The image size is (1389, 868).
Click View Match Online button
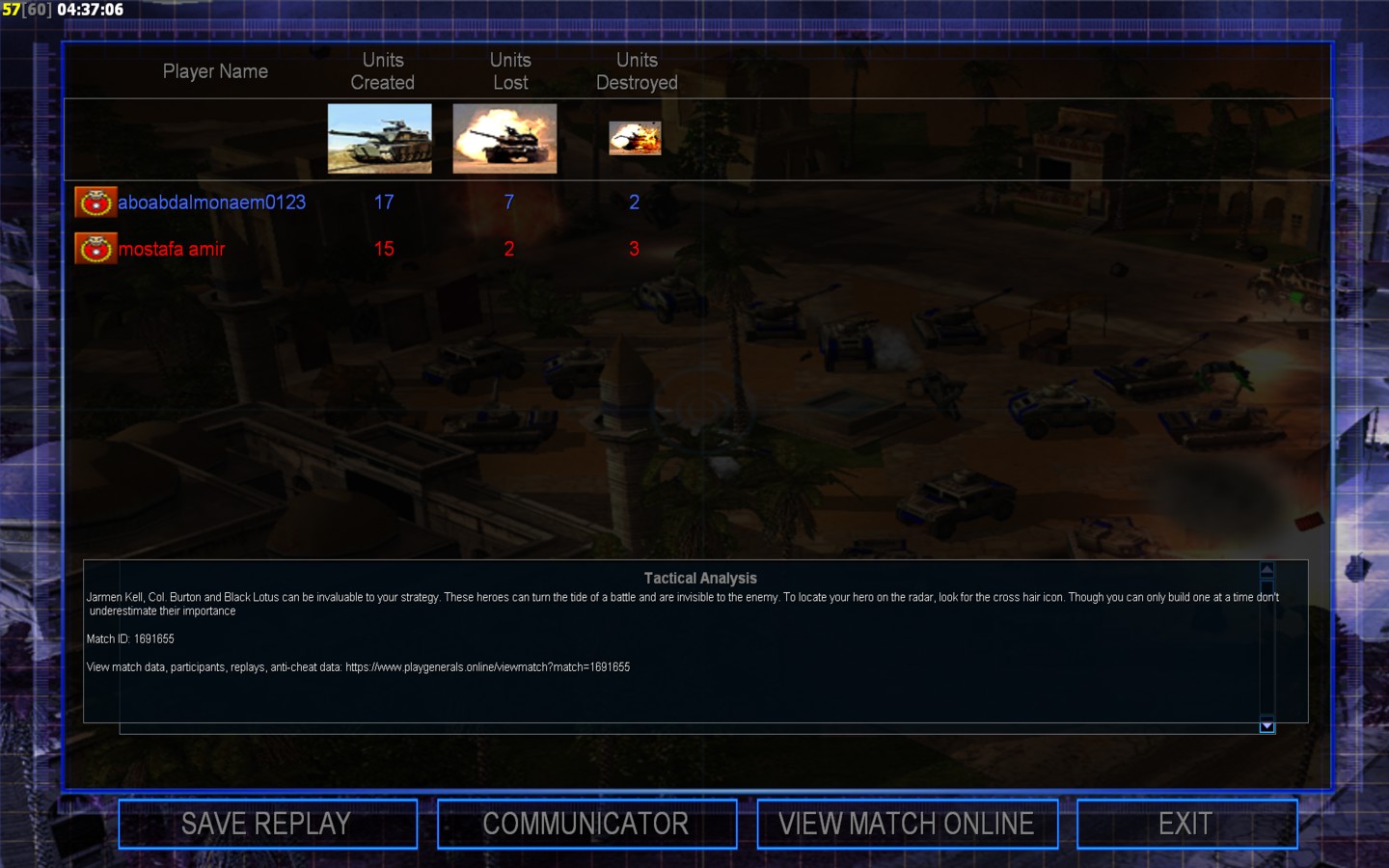pos(907,824)
